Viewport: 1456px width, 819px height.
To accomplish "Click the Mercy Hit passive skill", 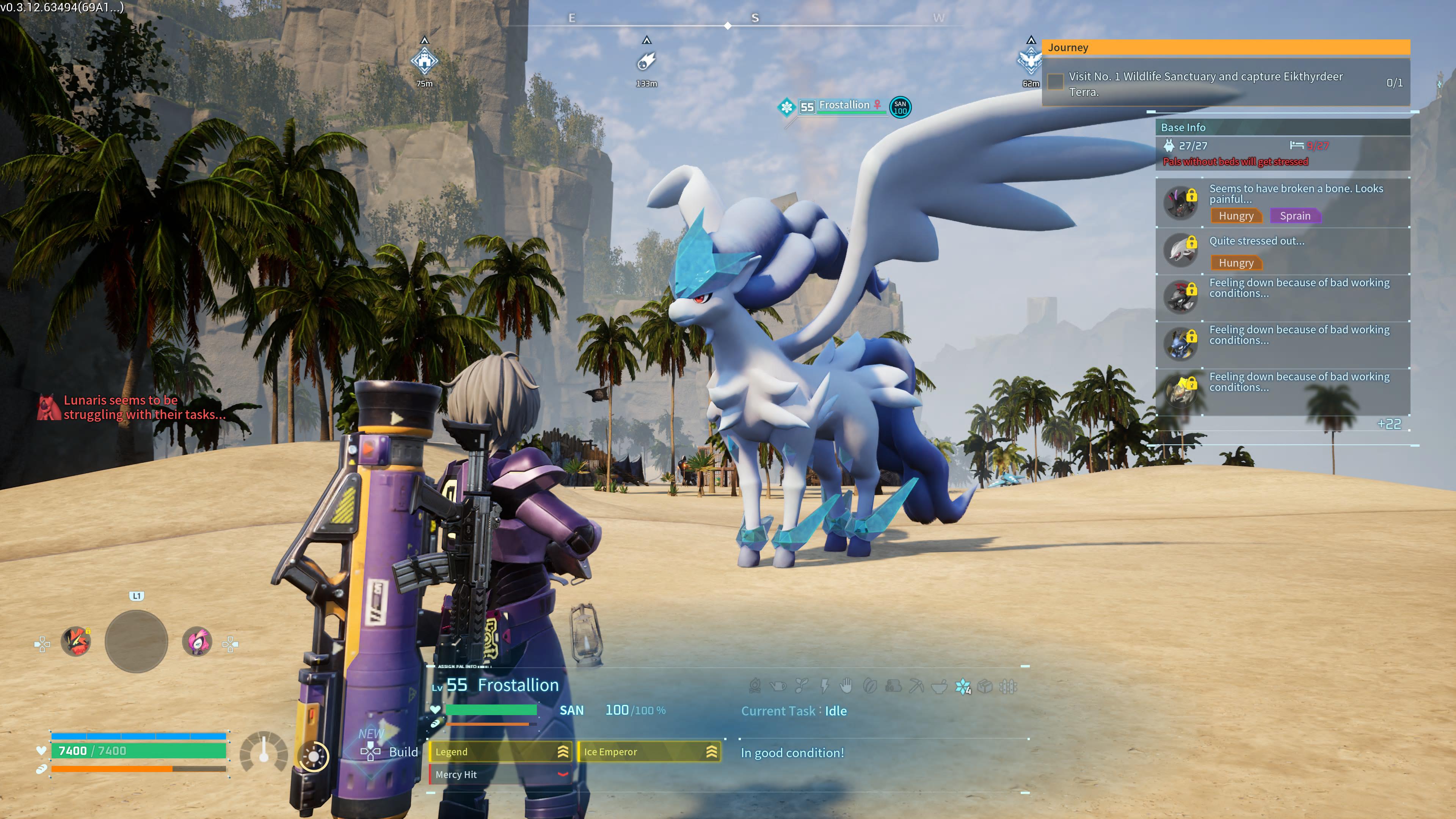I will click(500, 774).
